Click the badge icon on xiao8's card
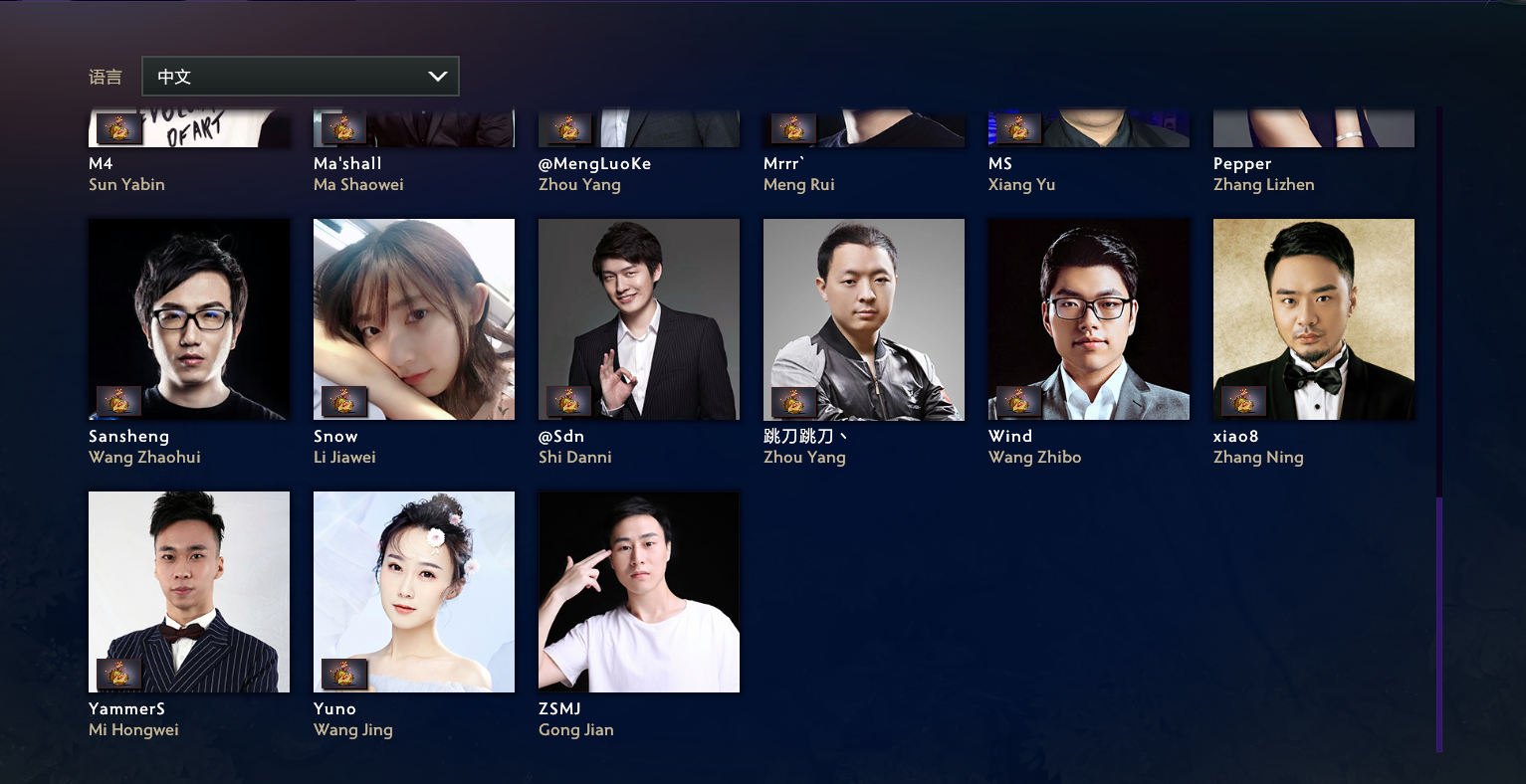1526x784 pixels. [x=1244, y=401]
